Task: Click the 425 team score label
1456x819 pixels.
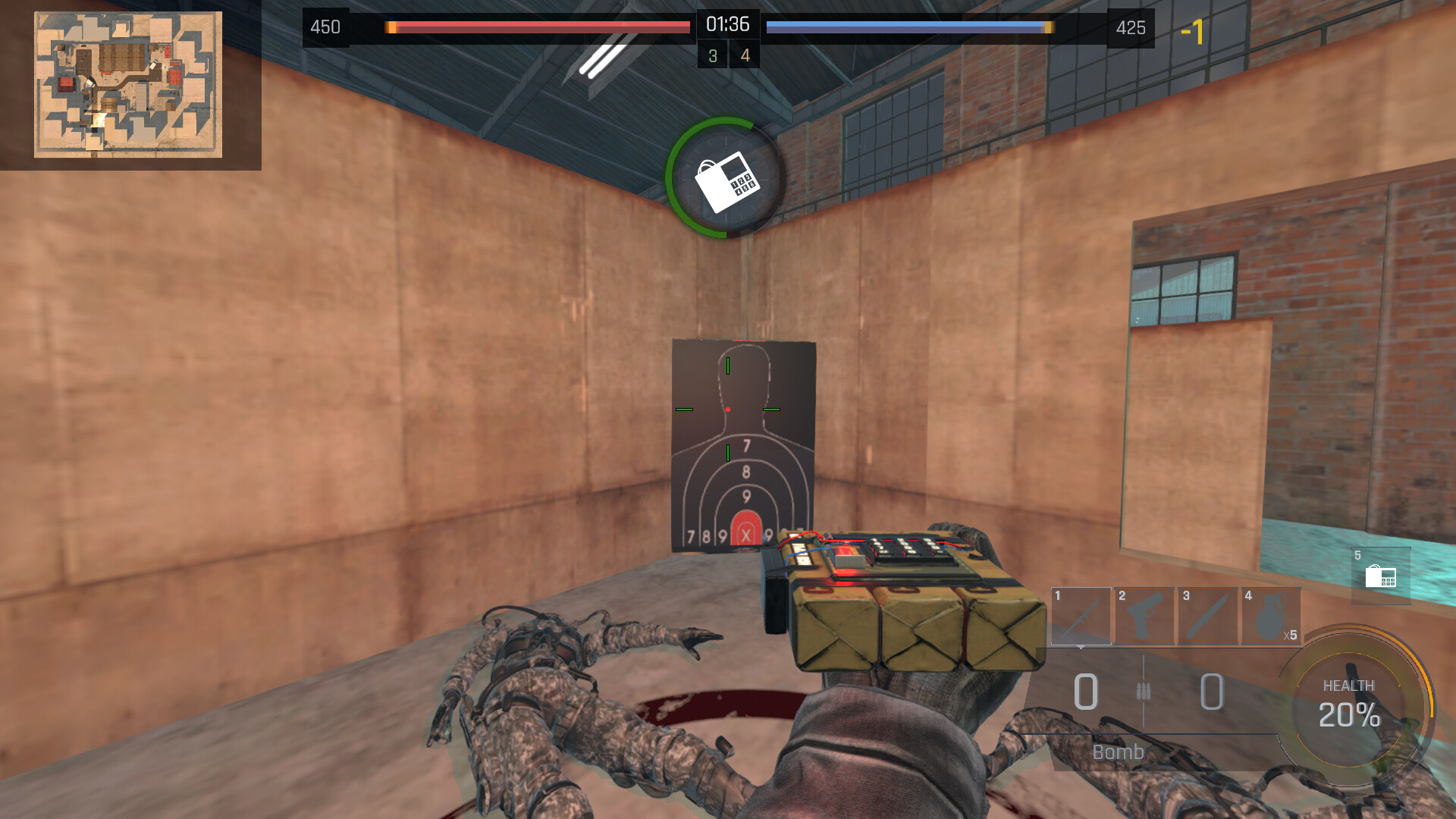Action: [1131, 28]
